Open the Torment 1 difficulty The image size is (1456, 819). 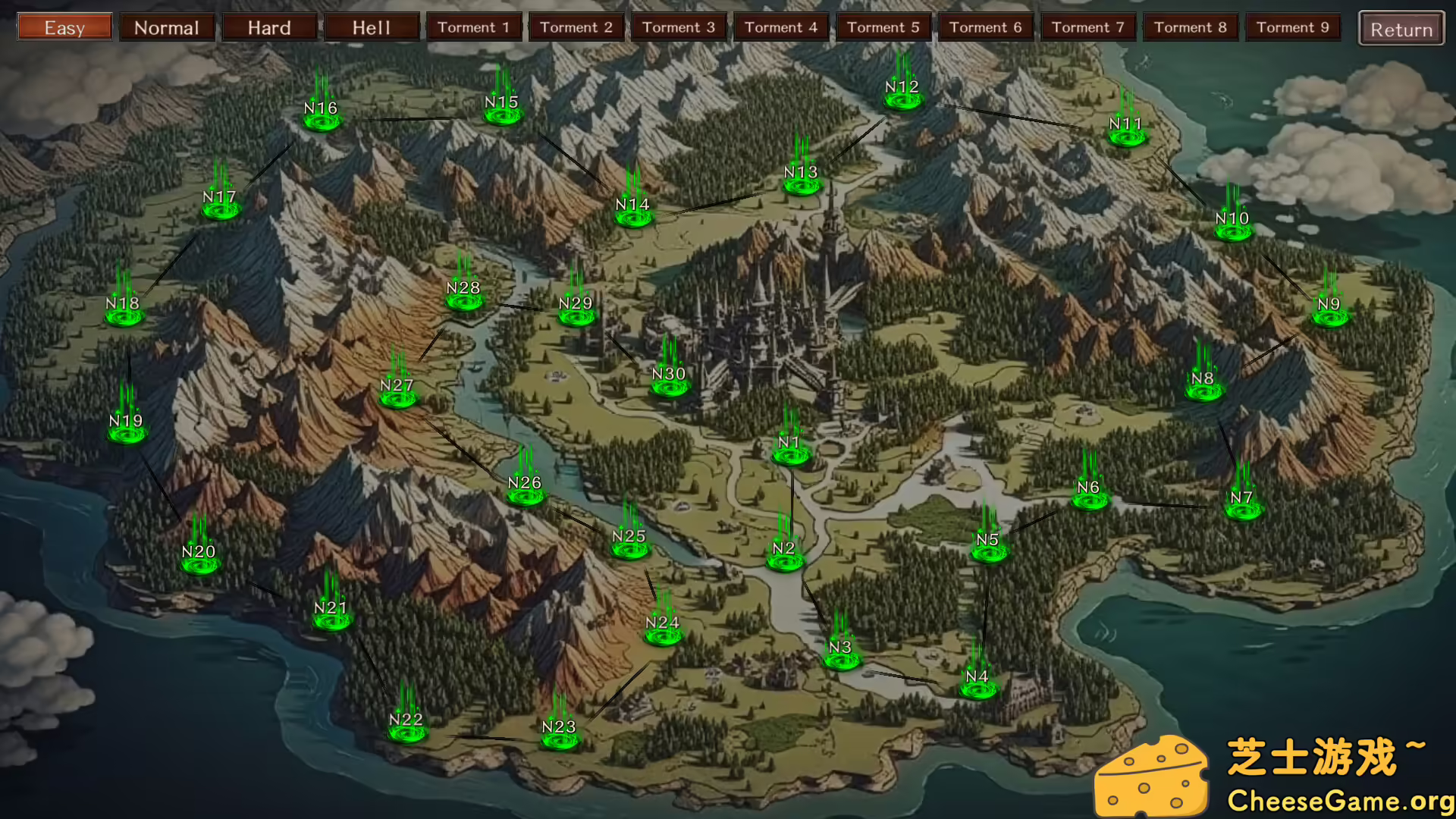click(x=474, y=27)
